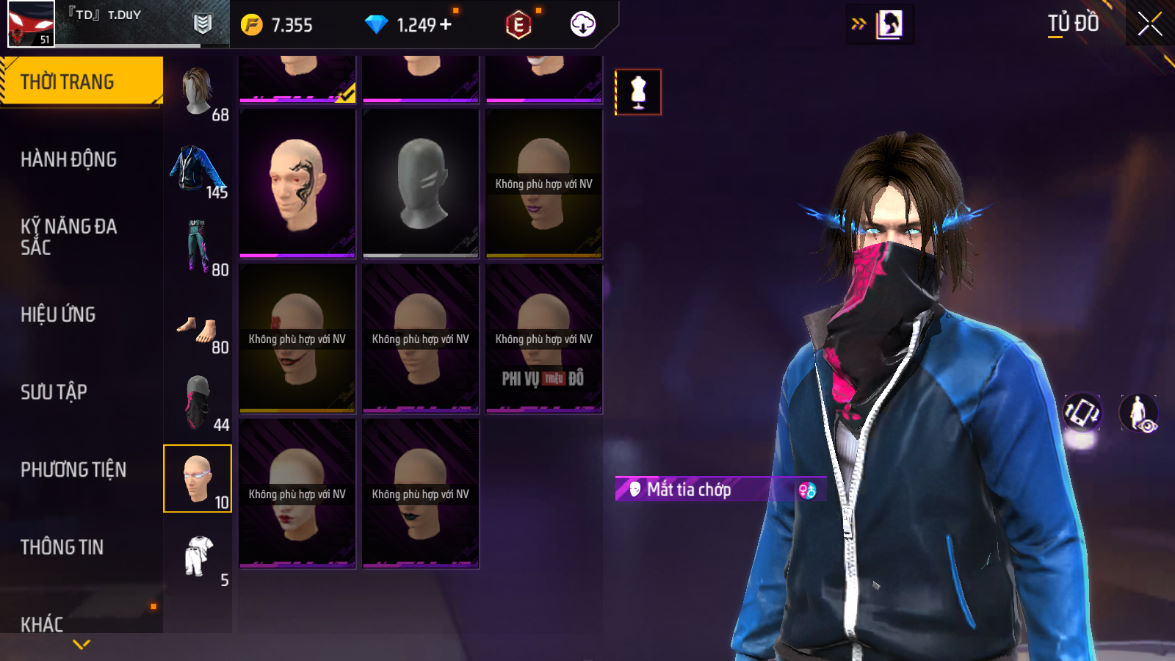
Task: Switch to HÀNH ĐỘNG tab
Action: click(68, 159)
